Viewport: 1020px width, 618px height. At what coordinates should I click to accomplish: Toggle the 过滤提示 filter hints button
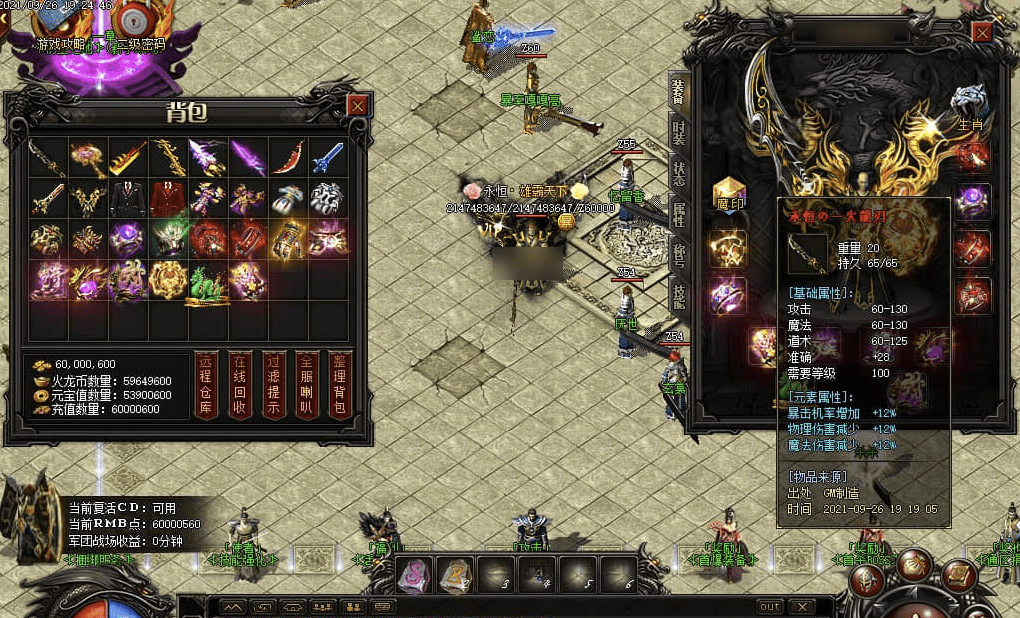(273, 385)
